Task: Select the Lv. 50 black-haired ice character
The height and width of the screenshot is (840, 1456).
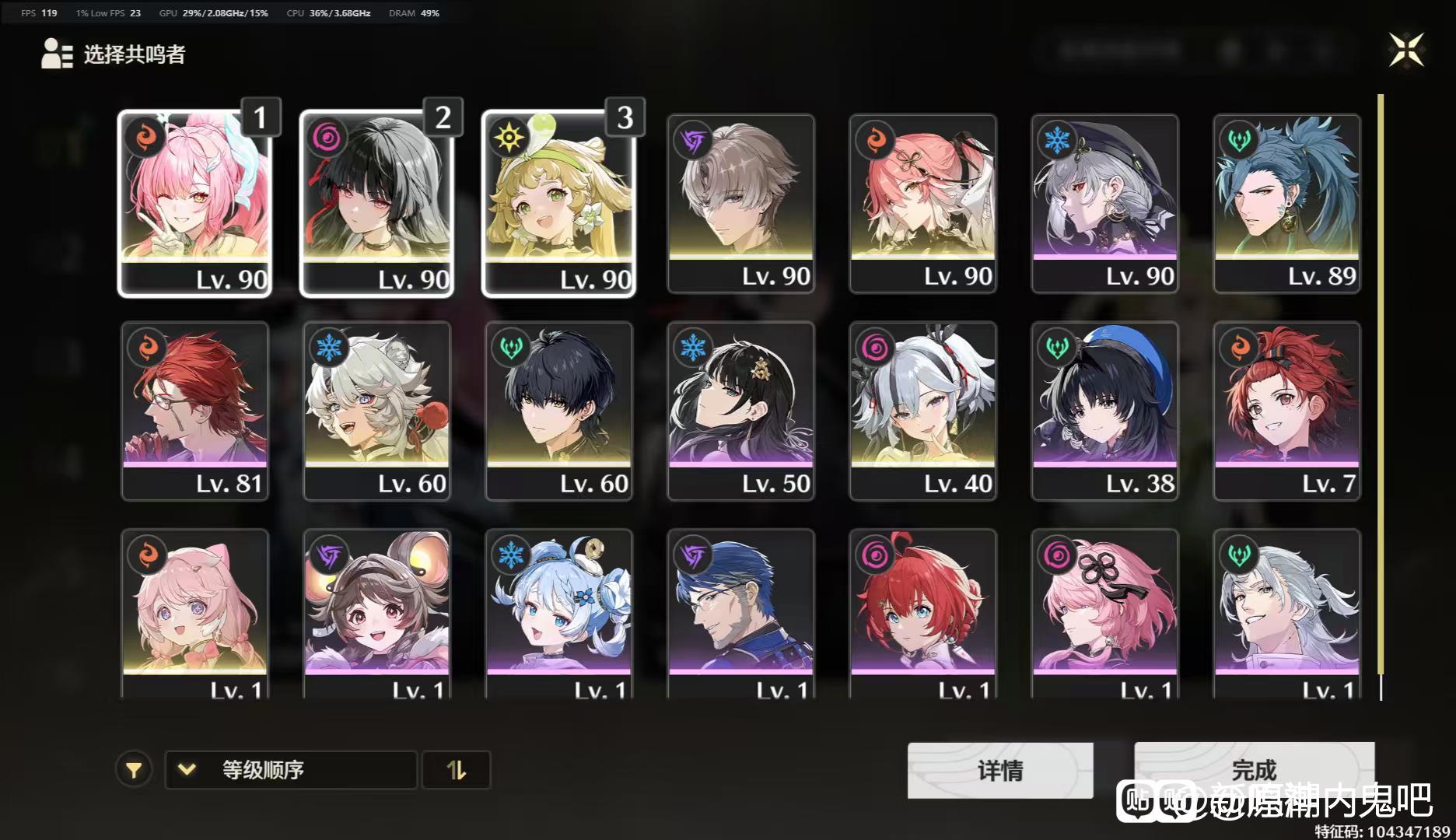Action: pos(741,410)
